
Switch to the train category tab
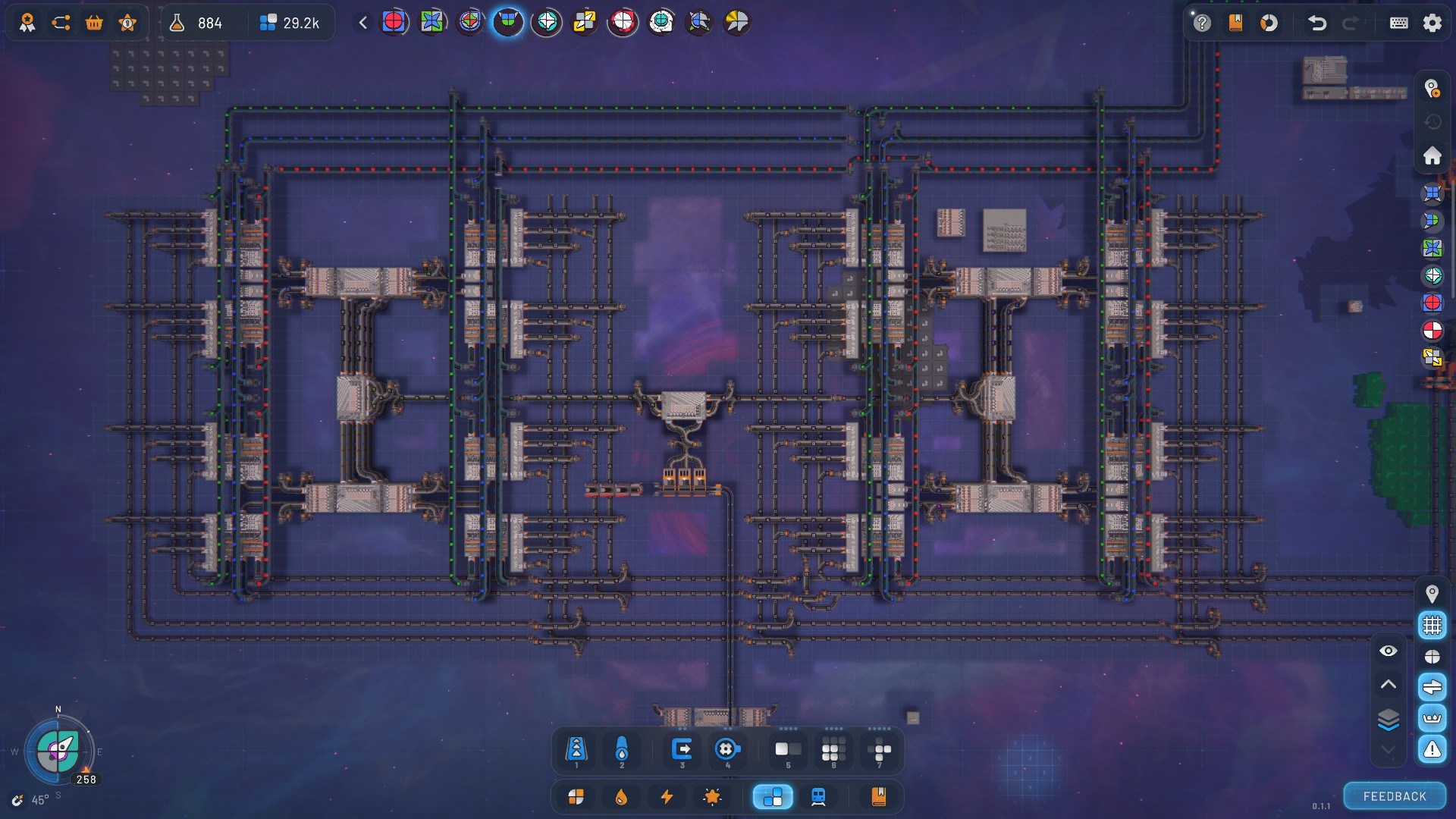click(x=818, y=797)
